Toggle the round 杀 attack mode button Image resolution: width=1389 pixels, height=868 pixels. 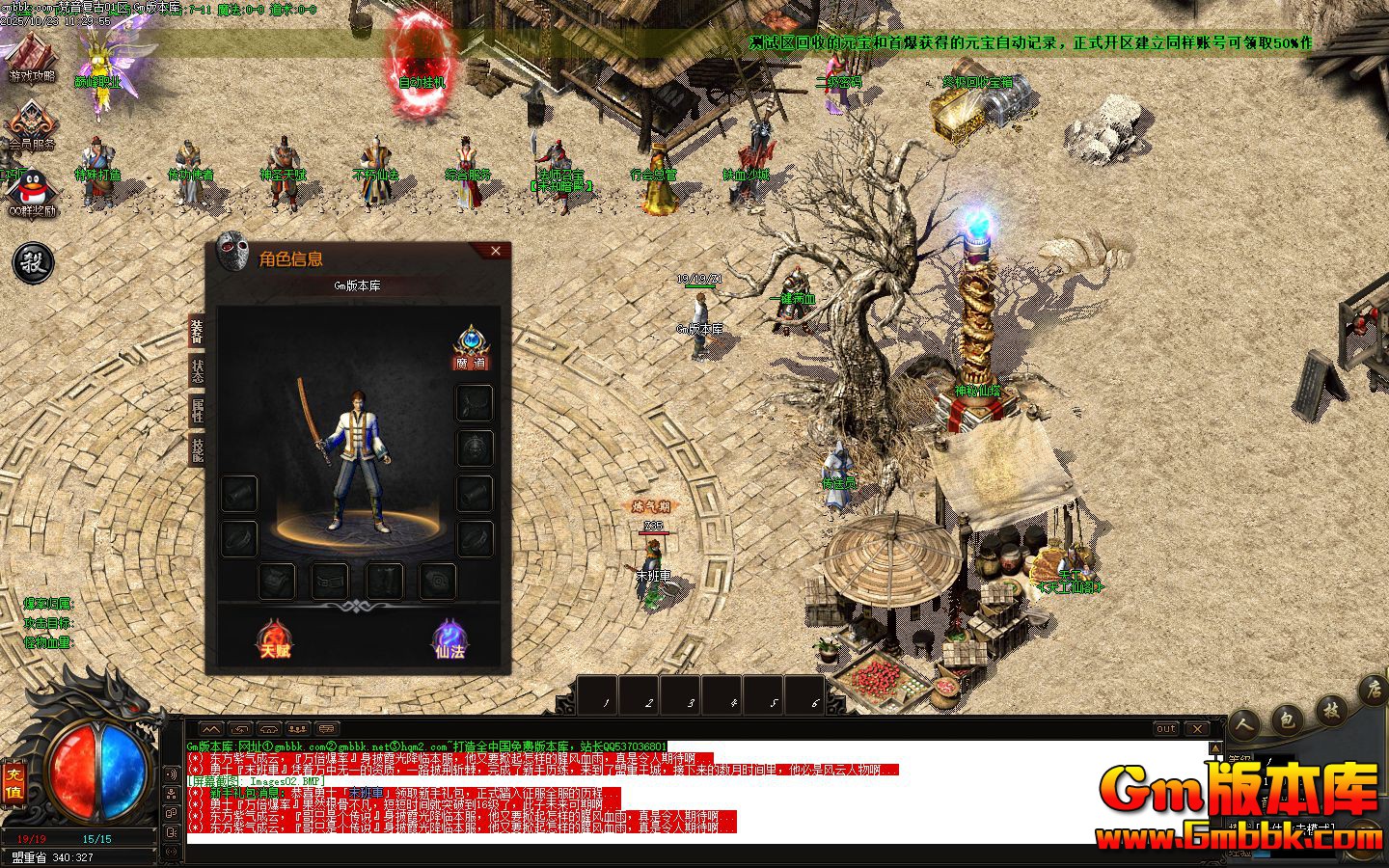tap(33, 262)
